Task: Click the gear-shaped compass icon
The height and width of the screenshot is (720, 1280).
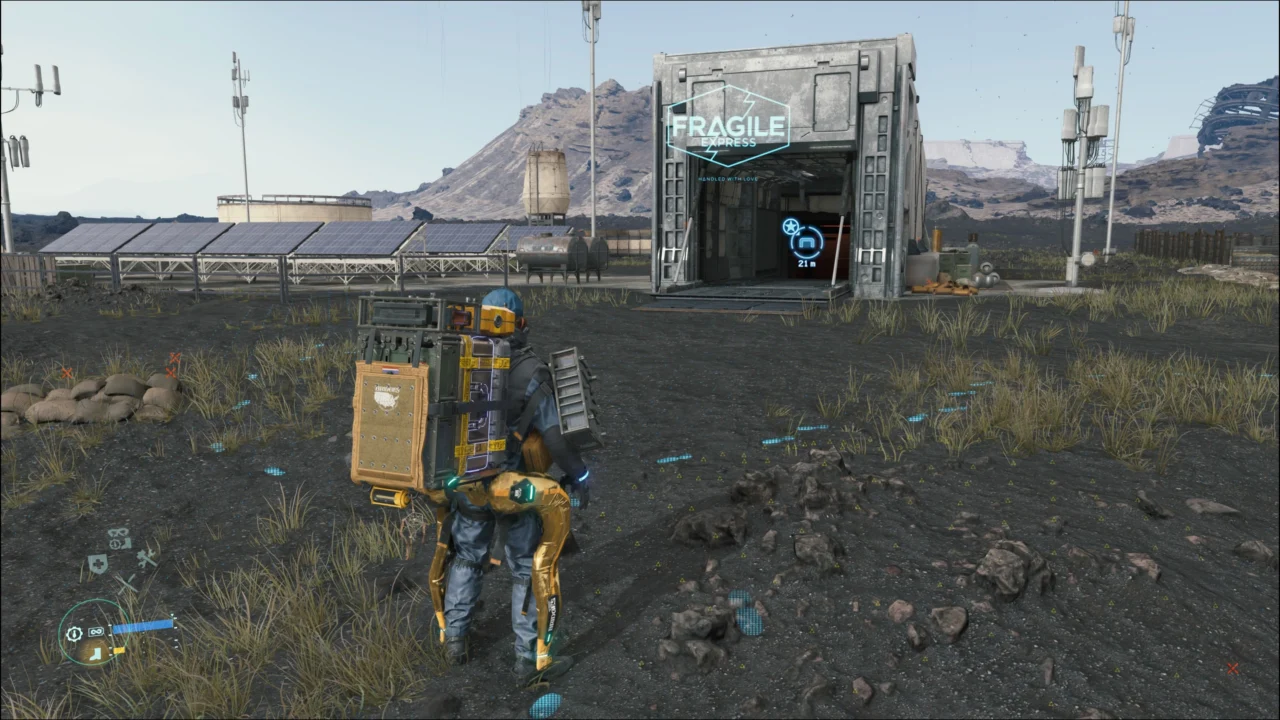Action: coord(74,633)
